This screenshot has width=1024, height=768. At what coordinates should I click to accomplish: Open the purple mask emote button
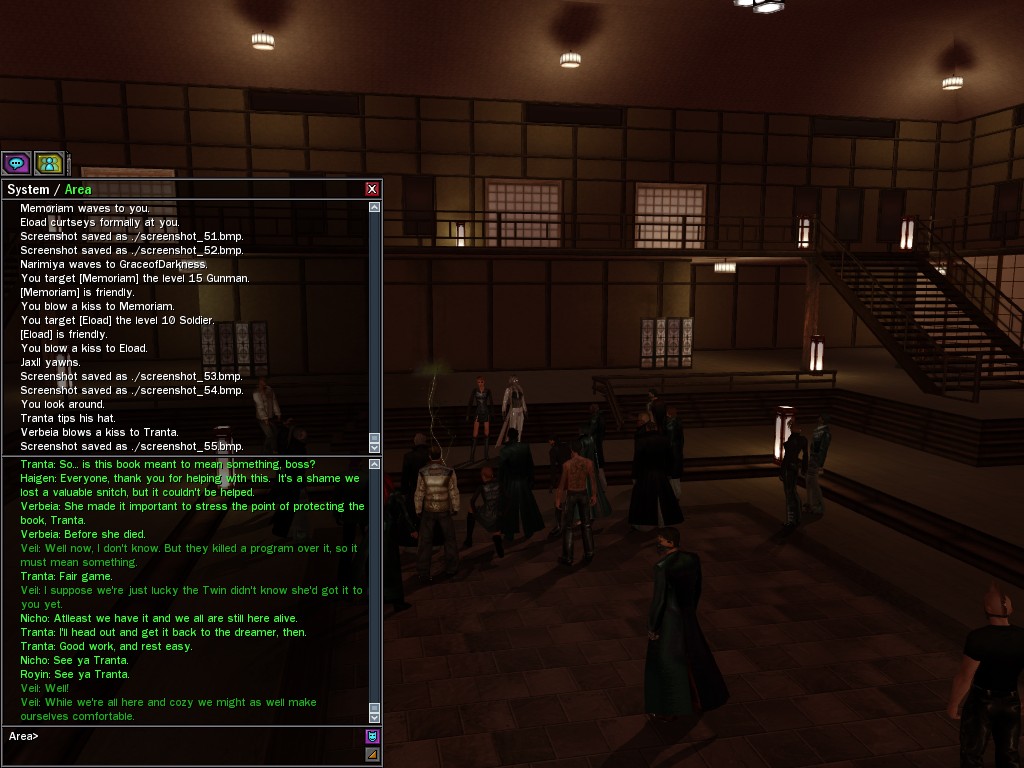click(372, 737)
